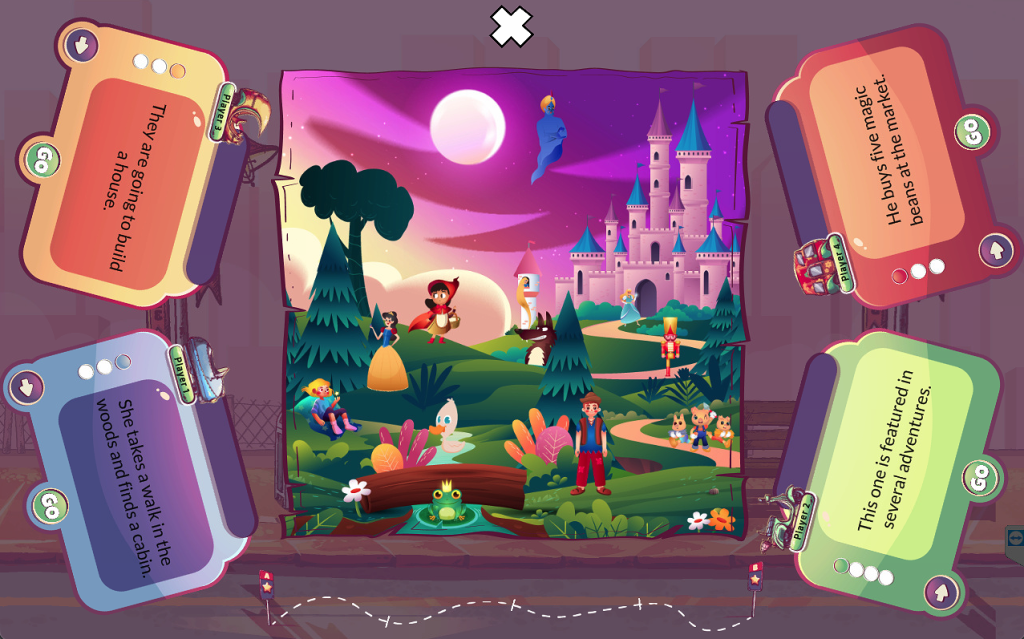
Task: Hit Go on the "build a house" card
Action: point(42,159)
